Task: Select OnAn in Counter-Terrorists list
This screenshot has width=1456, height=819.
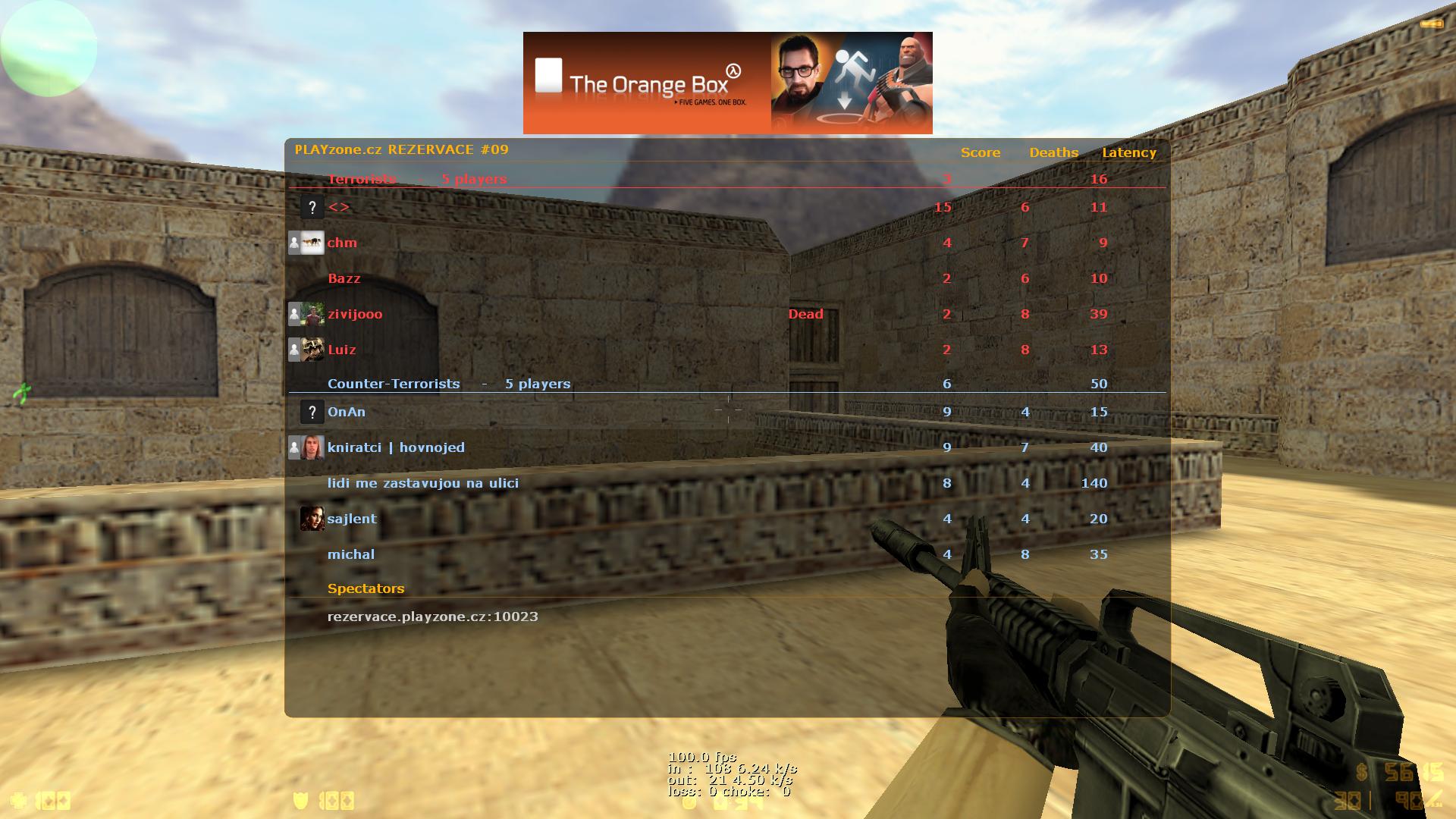Action: coord(347,412)
